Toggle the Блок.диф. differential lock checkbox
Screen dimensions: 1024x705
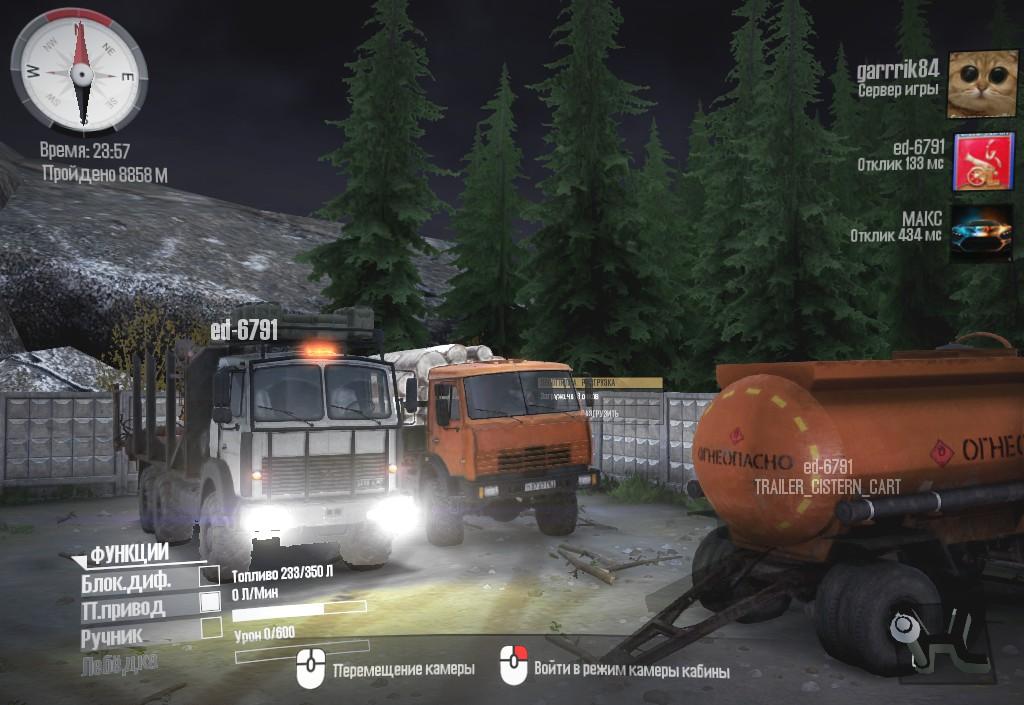pyautogui.click(x=210, y=576)
